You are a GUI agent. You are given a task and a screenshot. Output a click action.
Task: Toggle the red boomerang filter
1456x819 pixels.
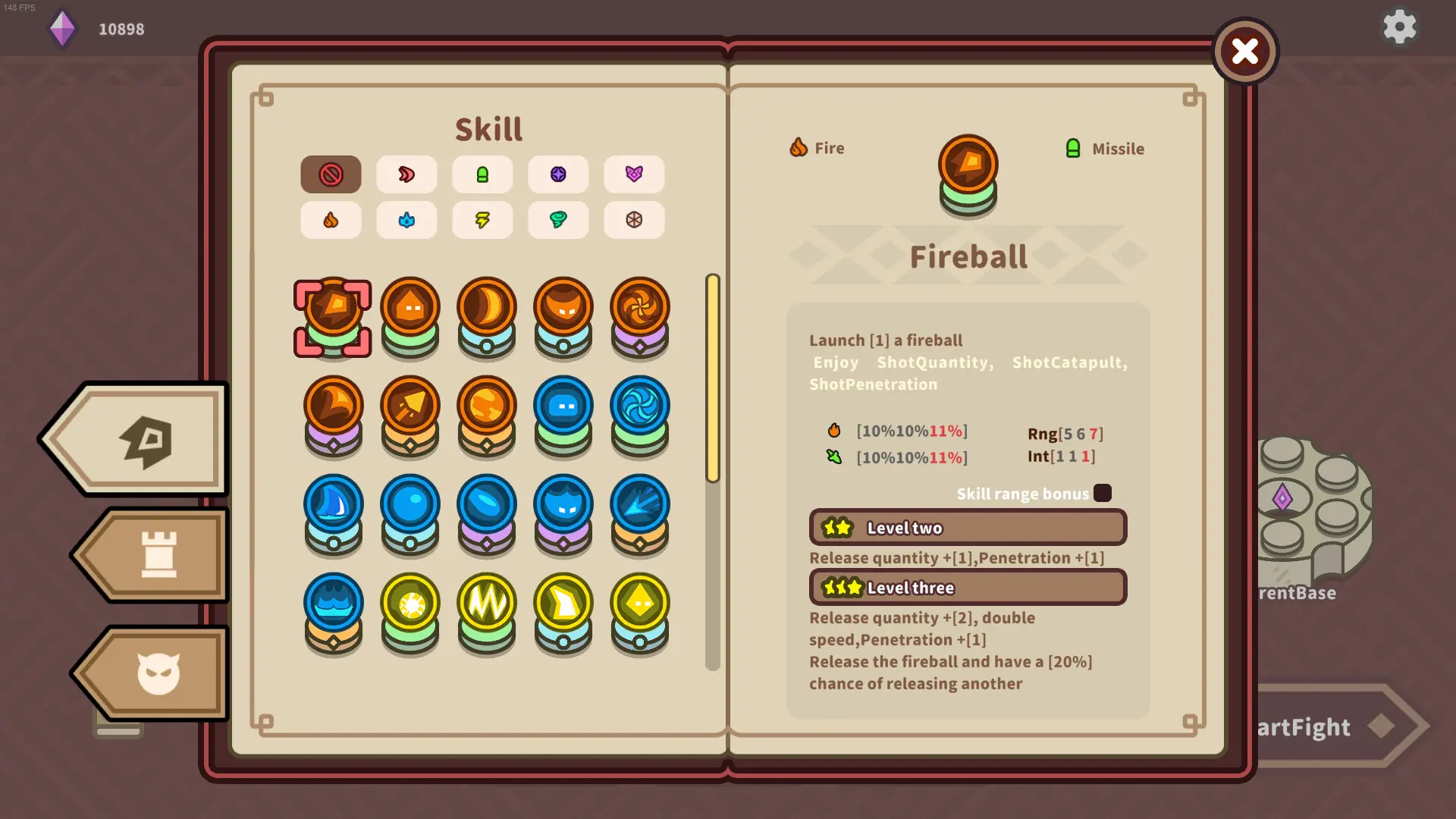coord(407,174)
